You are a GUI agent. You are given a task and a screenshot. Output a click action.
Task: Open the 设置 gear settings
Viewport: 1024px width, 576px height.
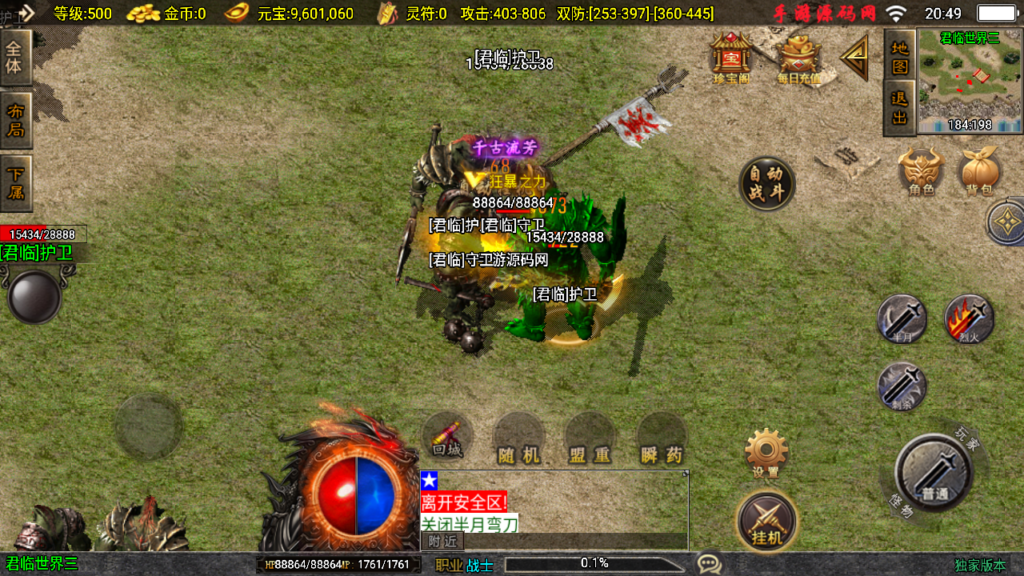point(767,453)
